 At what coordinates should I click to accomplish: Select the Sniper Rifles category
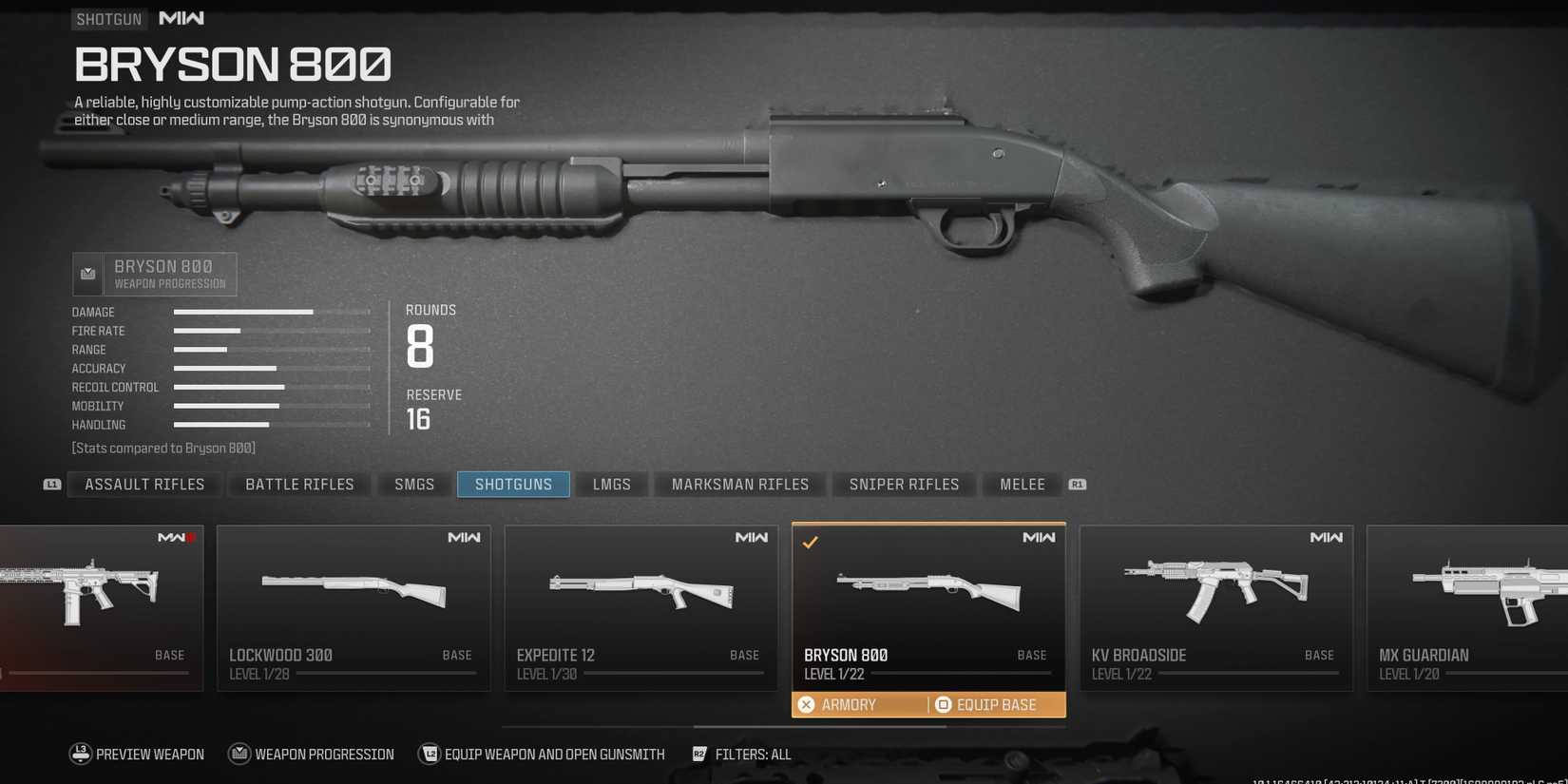[903, 484]
